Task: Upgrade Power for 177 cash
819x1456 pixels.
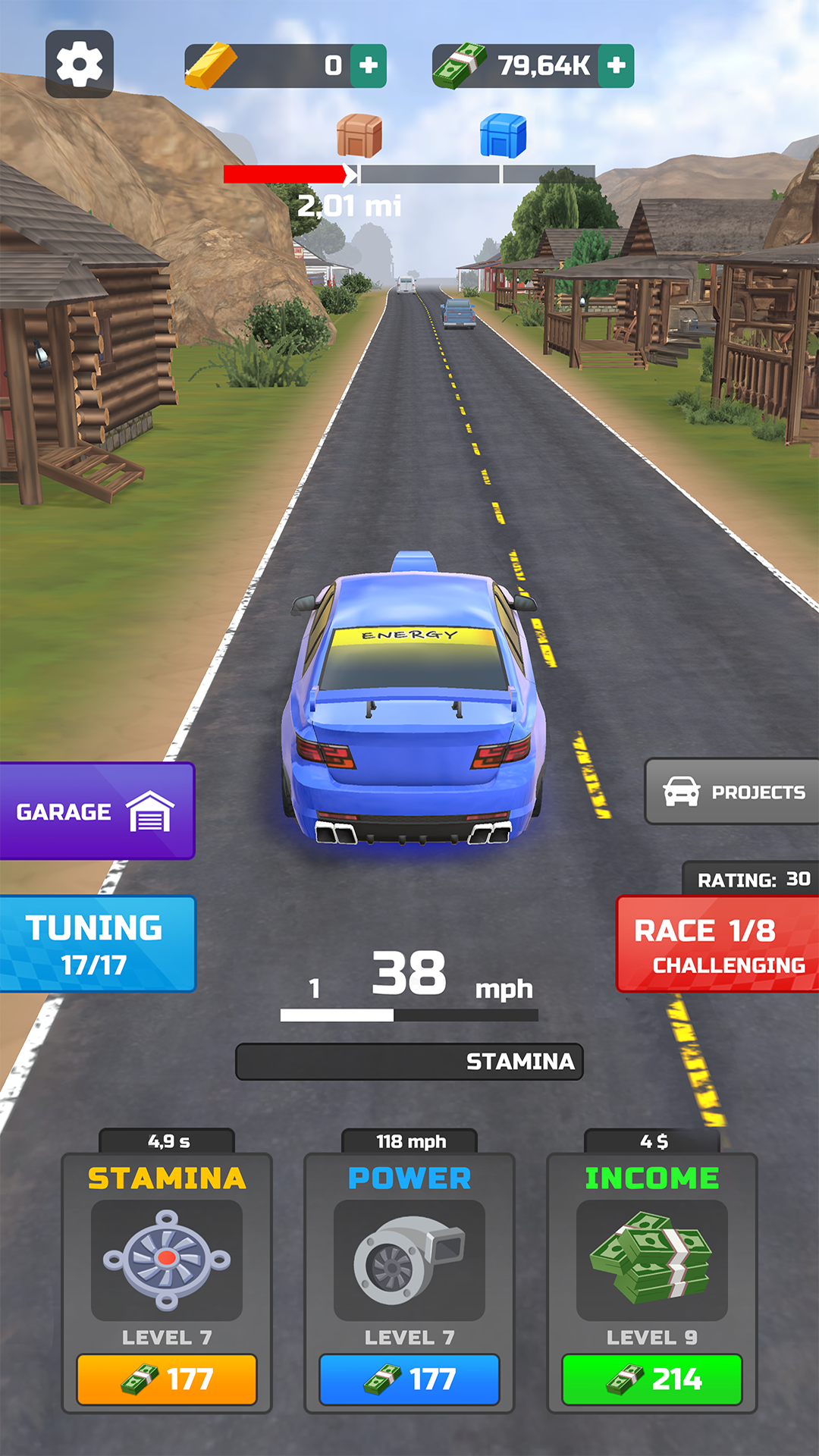Action: pyautogui.click(x=409, y=1379)
